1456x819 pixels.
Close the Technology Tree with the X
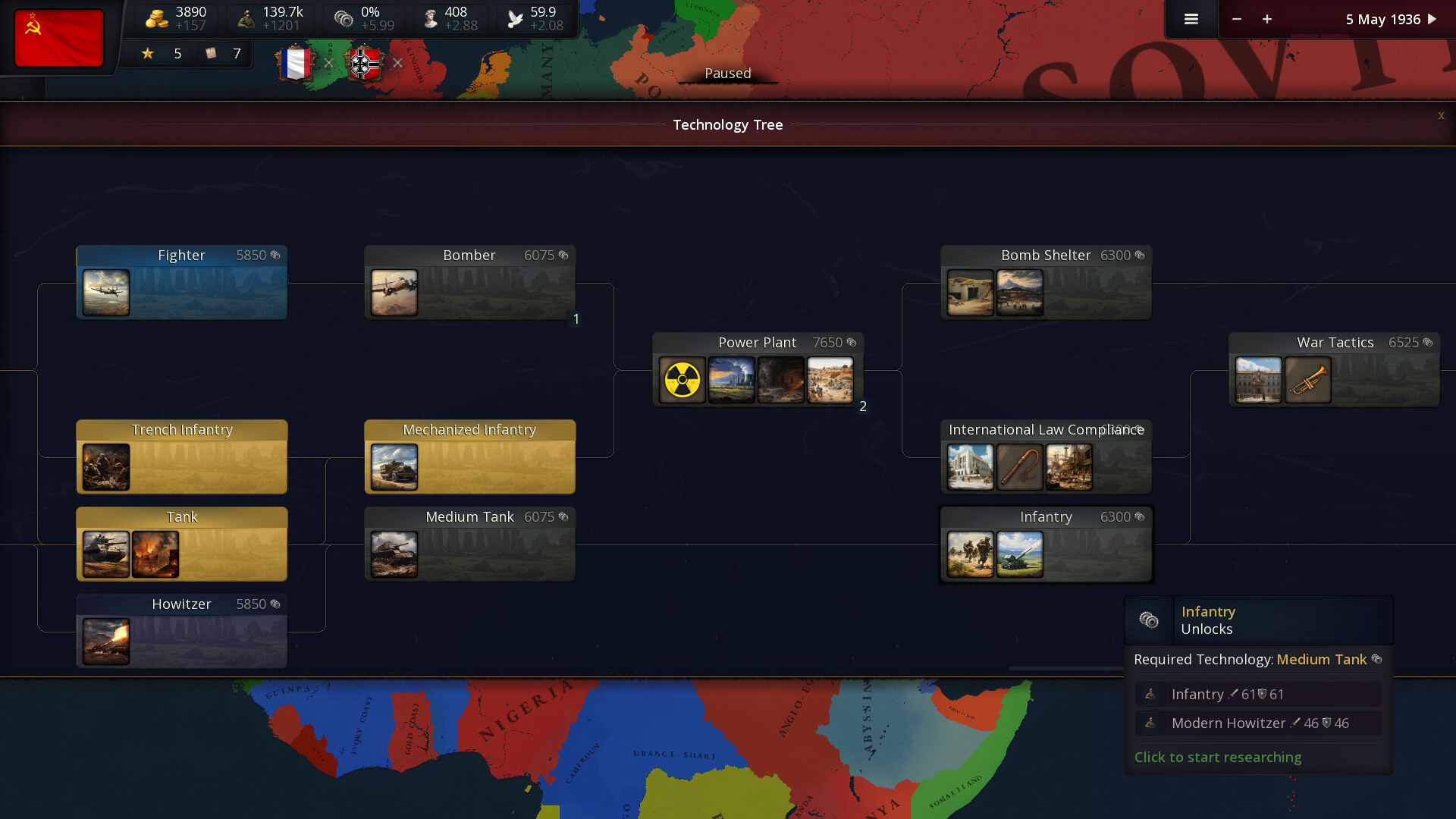tap(1440, 116)
